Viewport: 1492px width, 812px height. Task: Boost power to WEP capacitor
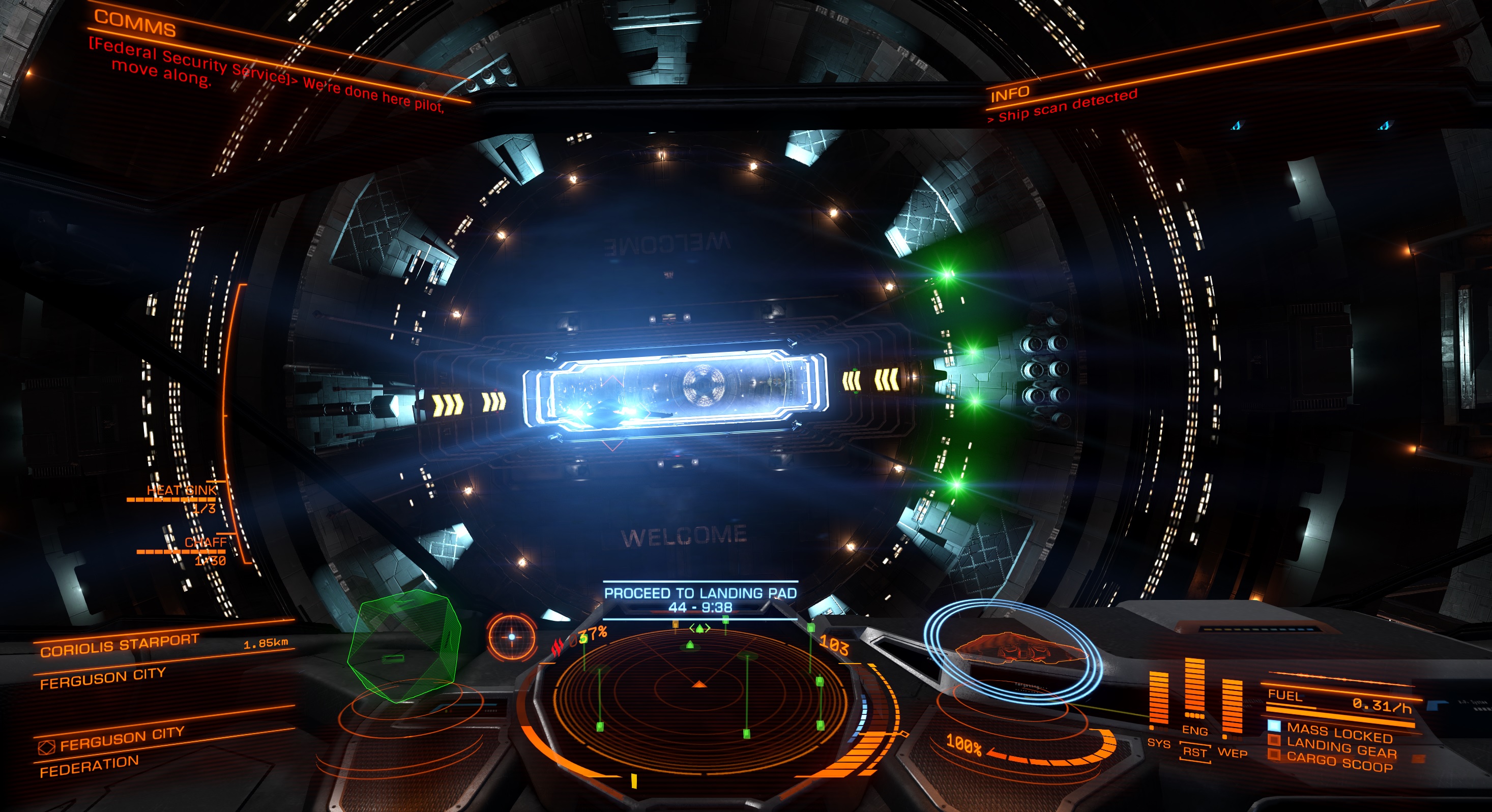(1232, 753)
